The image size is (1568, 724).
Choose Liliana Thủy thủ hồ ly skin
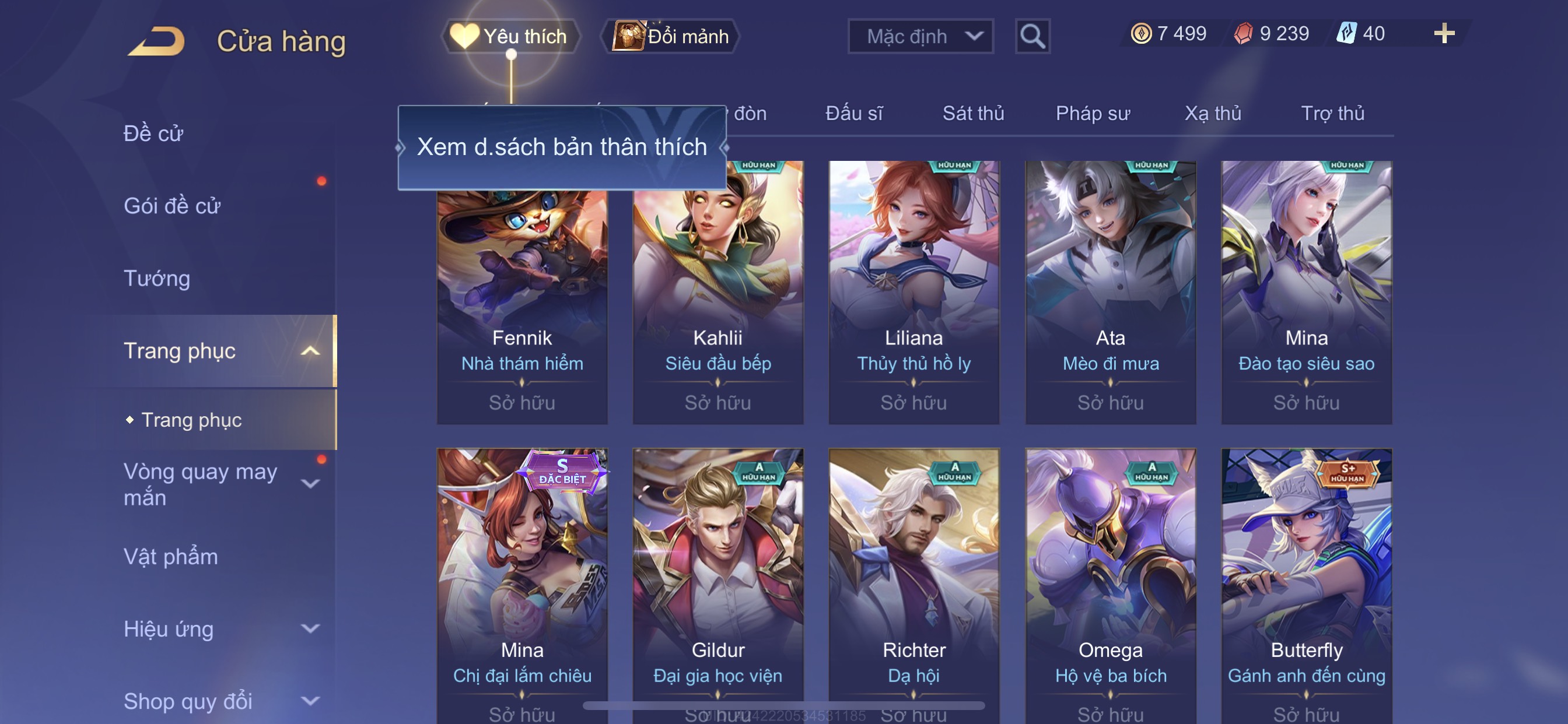point(914,292)
